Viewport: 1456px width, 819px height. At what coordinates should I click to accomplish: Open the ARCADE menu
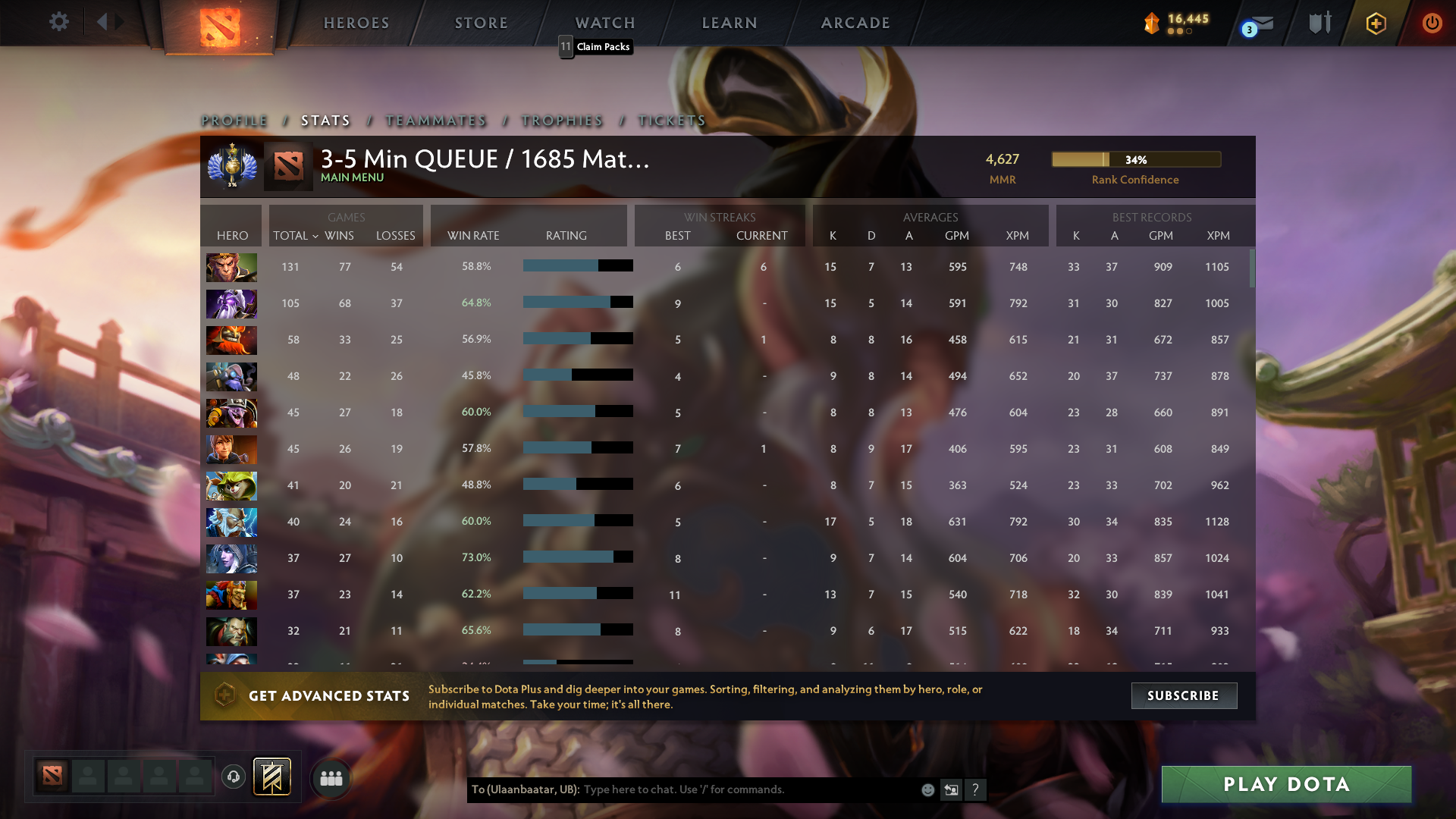coord(855,23)
